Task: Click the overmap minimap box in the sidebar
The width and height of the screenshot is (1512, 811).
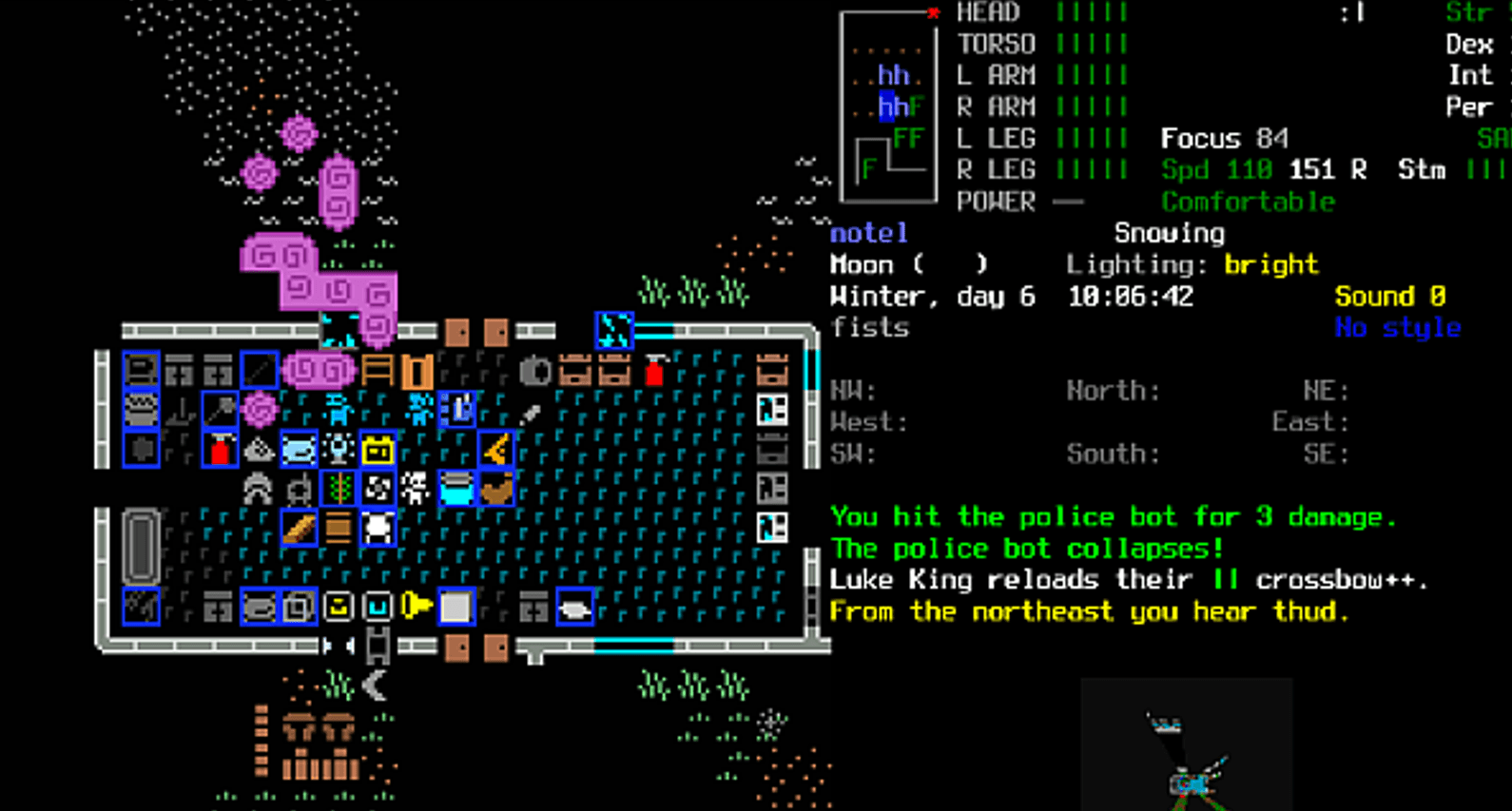Action: pyautogui.click(x=888, y=106)
